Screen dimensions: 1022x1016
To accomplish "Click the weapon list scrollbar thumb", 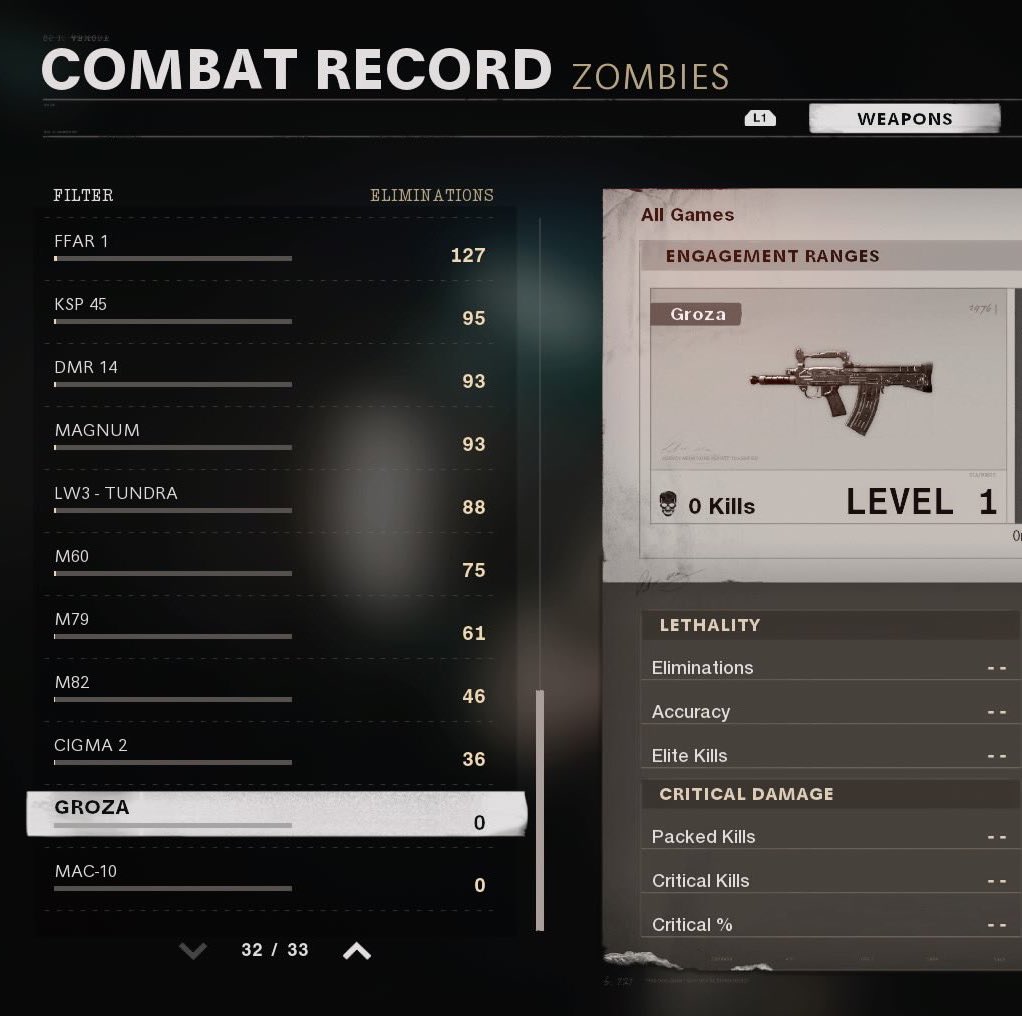I will click(540, 808).
